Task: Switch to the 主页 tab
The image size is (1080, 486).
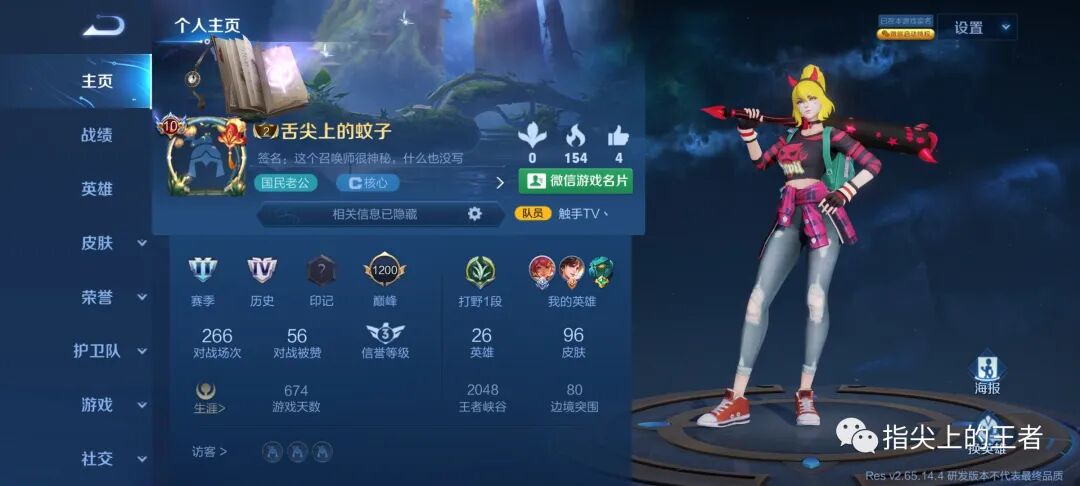Action: (x=97, y=81)
